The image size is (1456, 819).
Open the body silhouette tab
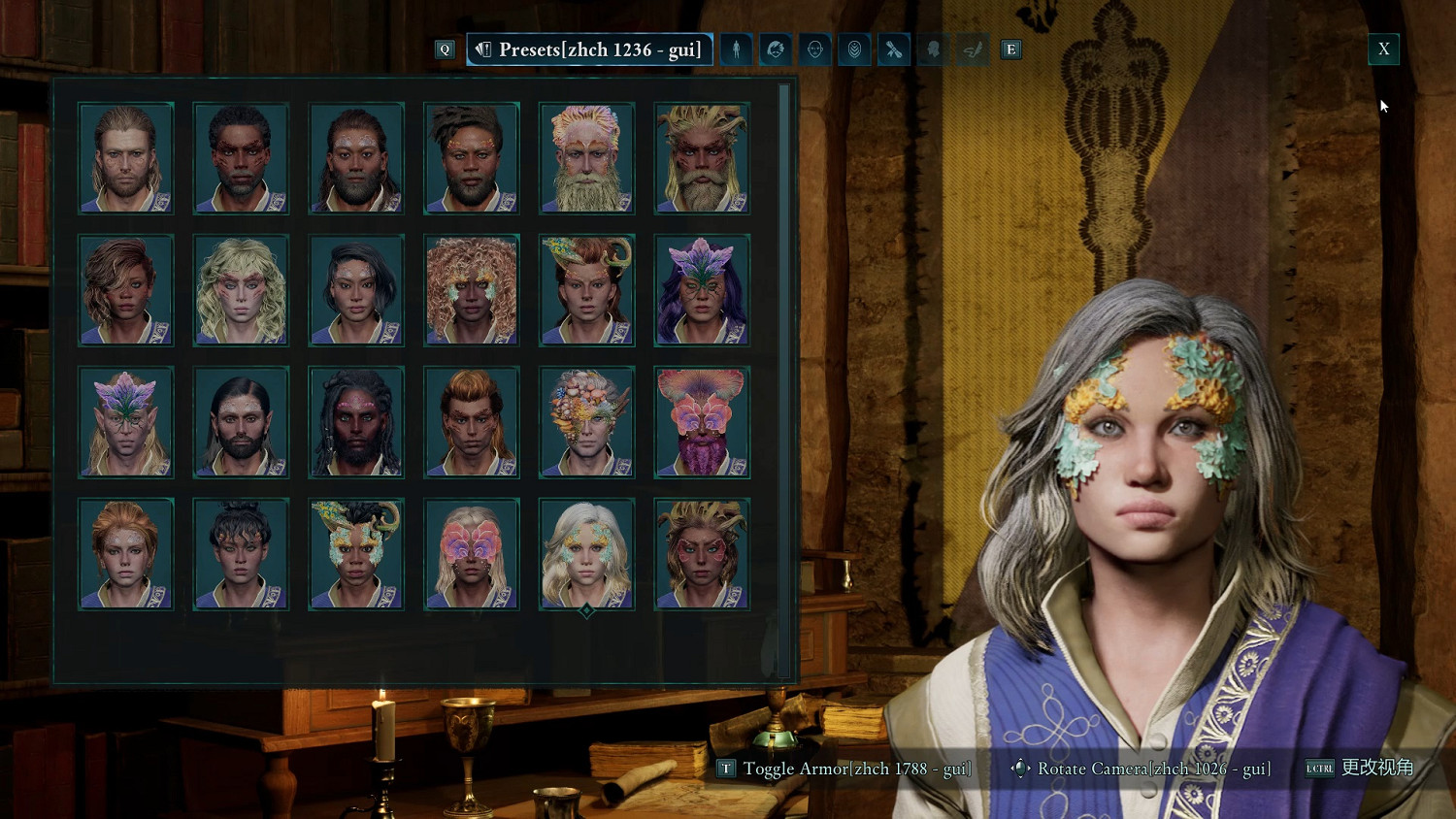pos(737,49)
